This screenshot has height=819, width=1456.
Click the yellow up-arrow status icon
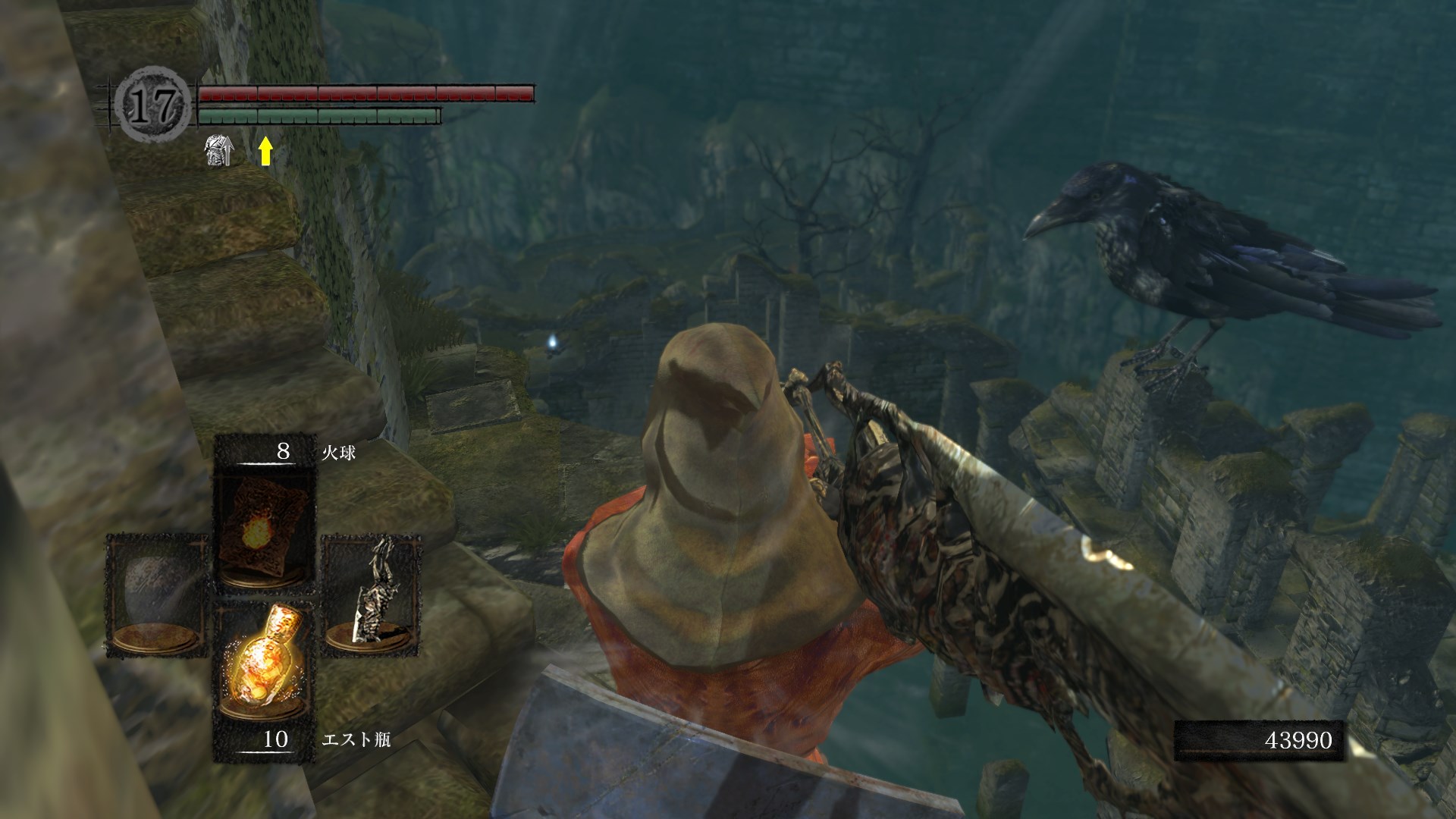point(265,150)
